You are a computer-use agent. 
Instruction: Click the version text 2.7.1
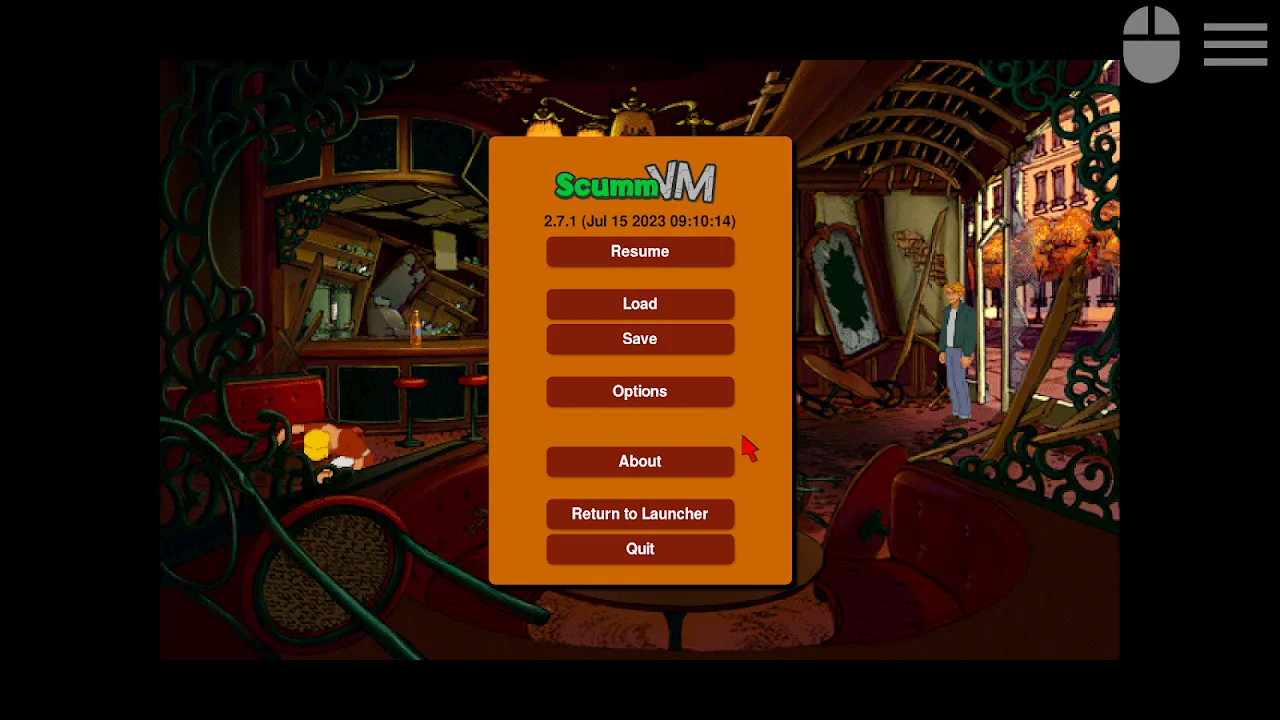(640, 221)
